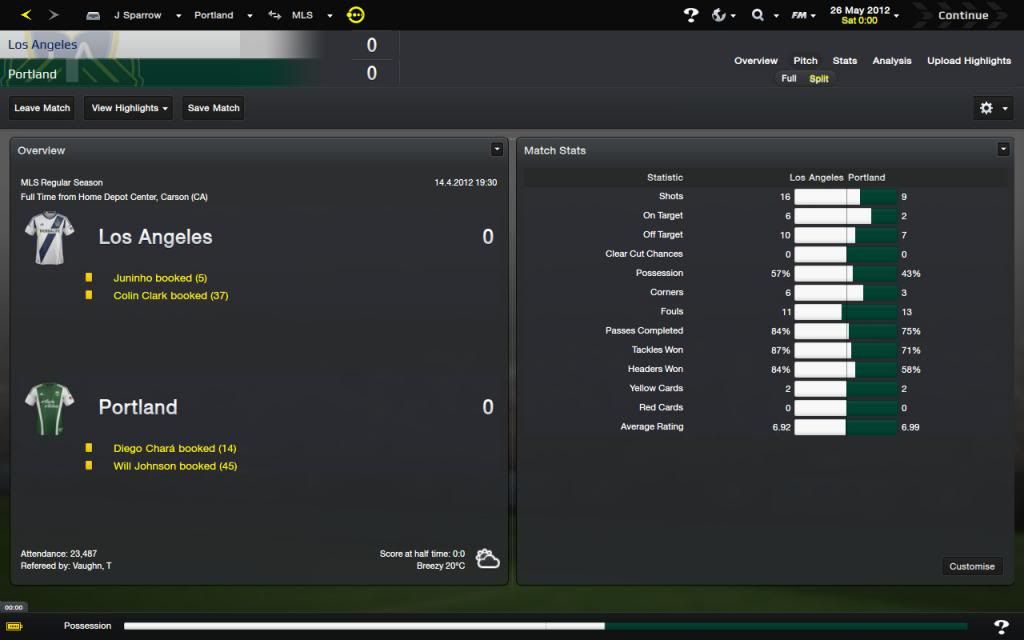Screen dimensions: 1024x640
Task: Switch to the Overview tab
Action: pos(756,61)
